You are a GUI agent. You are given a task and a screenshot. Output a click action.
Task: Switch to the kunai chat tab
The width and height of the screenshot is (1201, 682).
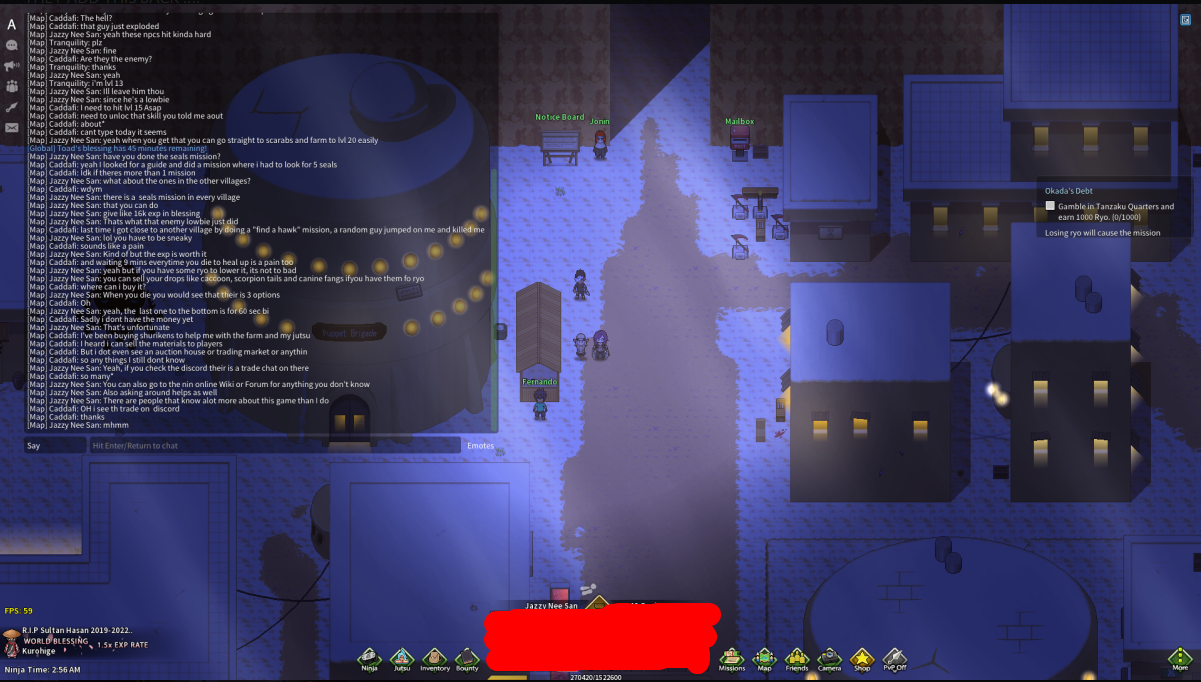12,107
